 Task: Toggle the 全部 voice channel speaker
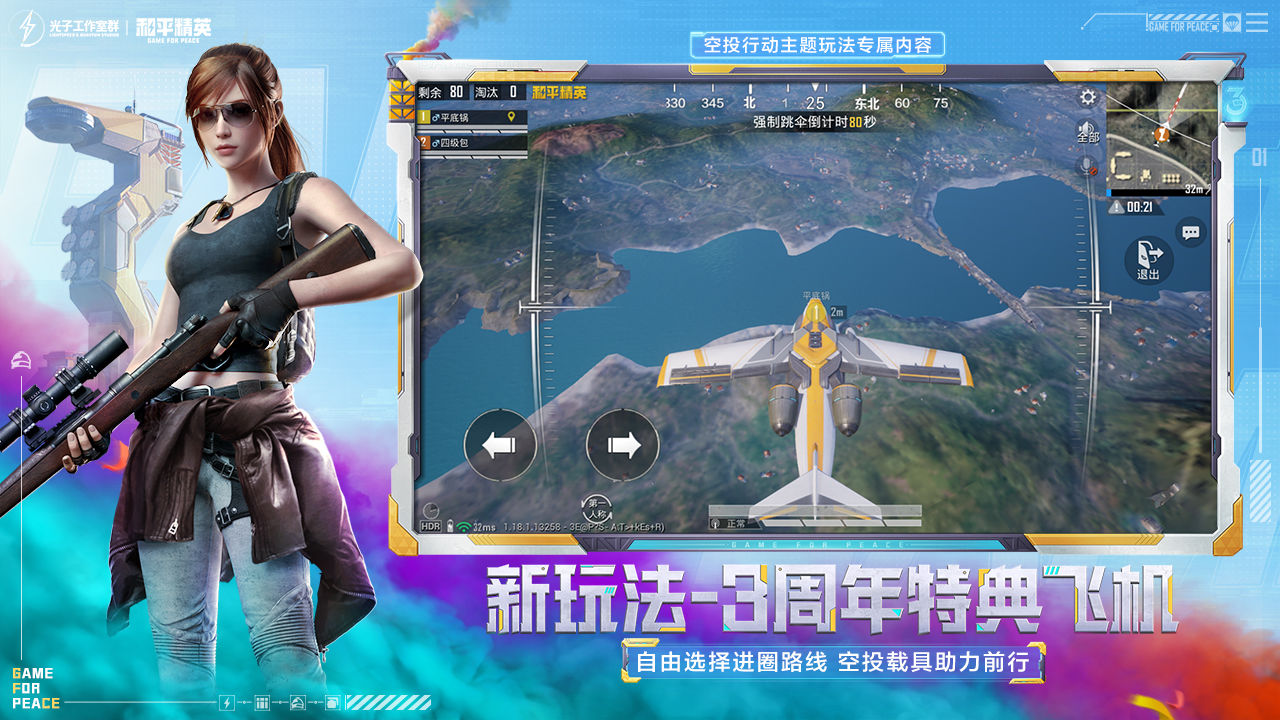tap(1087, 130)
